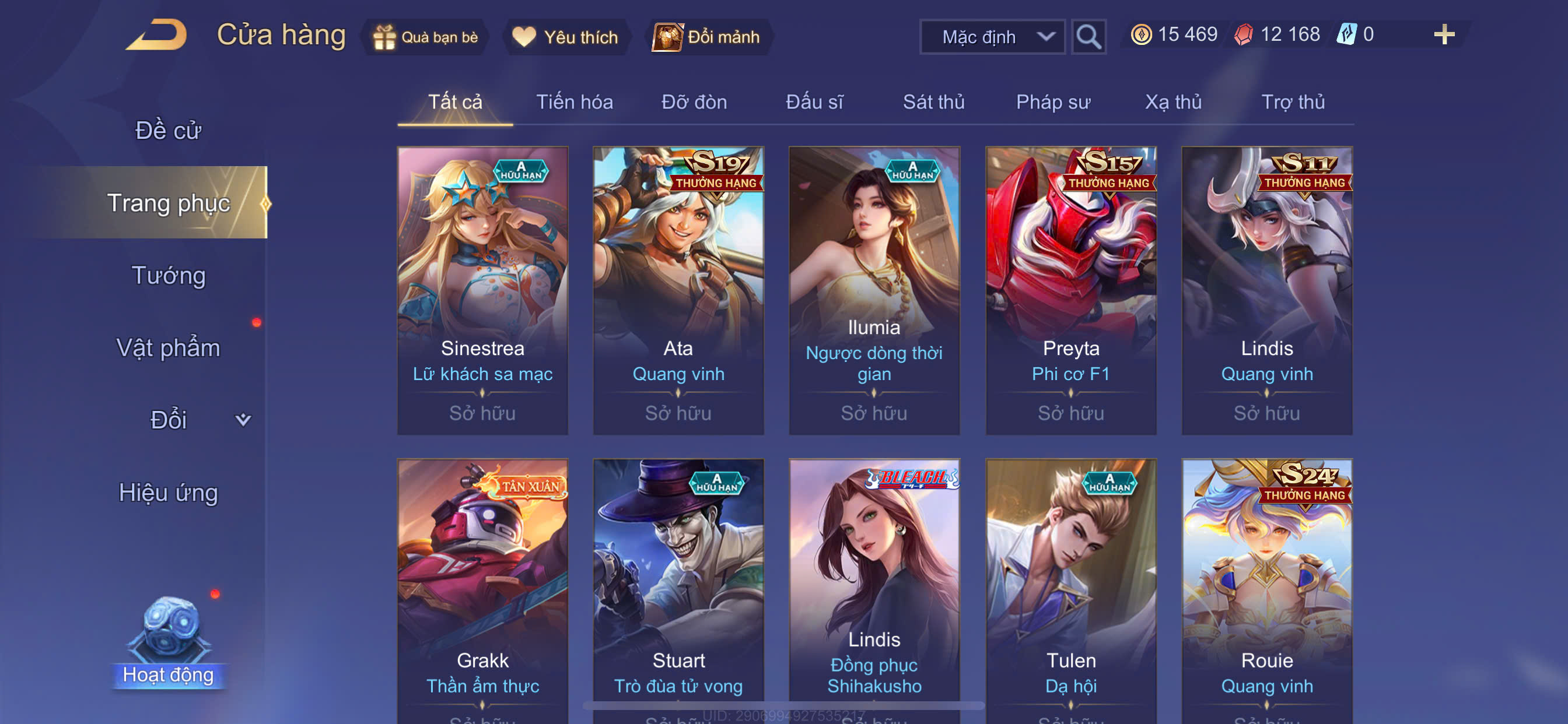
Task: Open the Hiệu ứng section
Action: [168, 492]
